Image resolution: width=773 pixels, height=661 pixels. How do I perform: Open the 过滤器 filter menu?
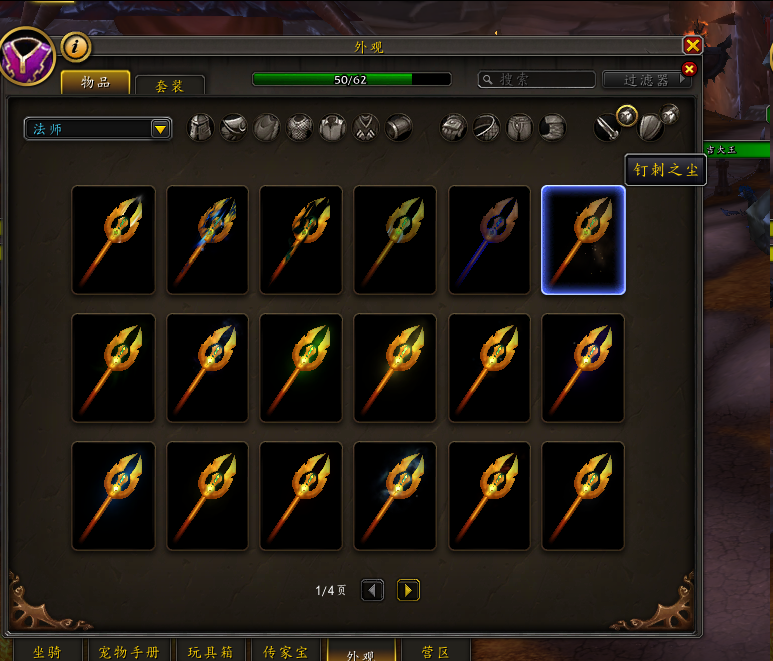point(647,79)
